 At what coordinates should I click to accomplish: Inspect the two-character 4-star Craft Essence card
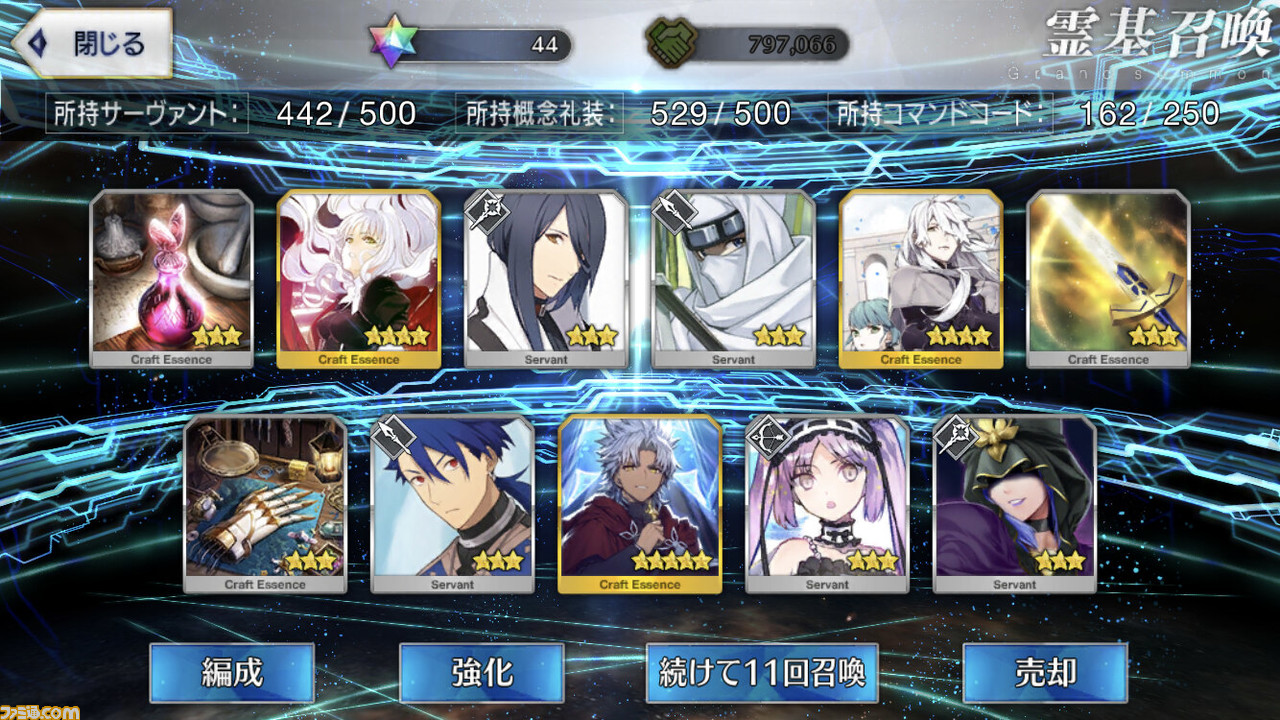pyautogui.click(x=920, y=278)
